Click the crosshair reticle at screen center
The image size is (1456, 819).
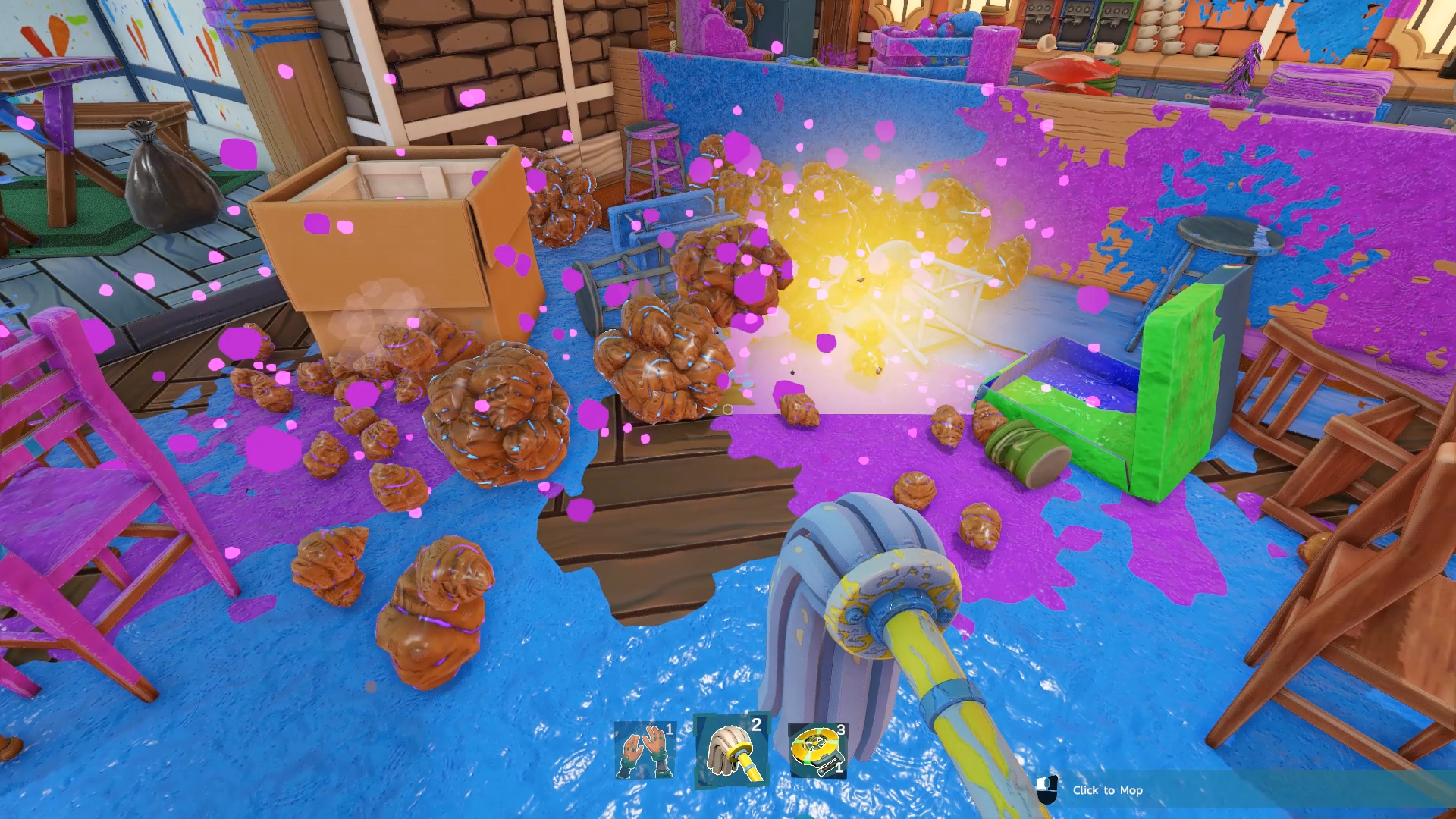click(x=728, y=409)
